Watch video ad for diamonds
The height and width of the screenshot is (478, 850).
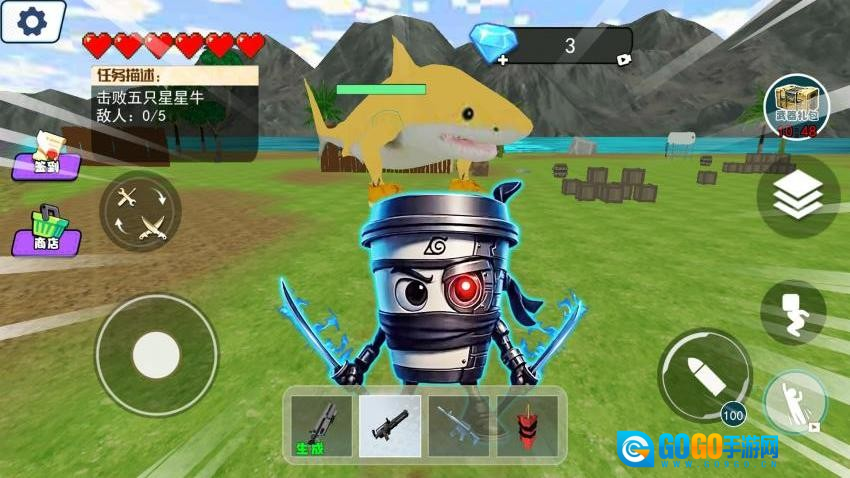[x=625, y=59]
